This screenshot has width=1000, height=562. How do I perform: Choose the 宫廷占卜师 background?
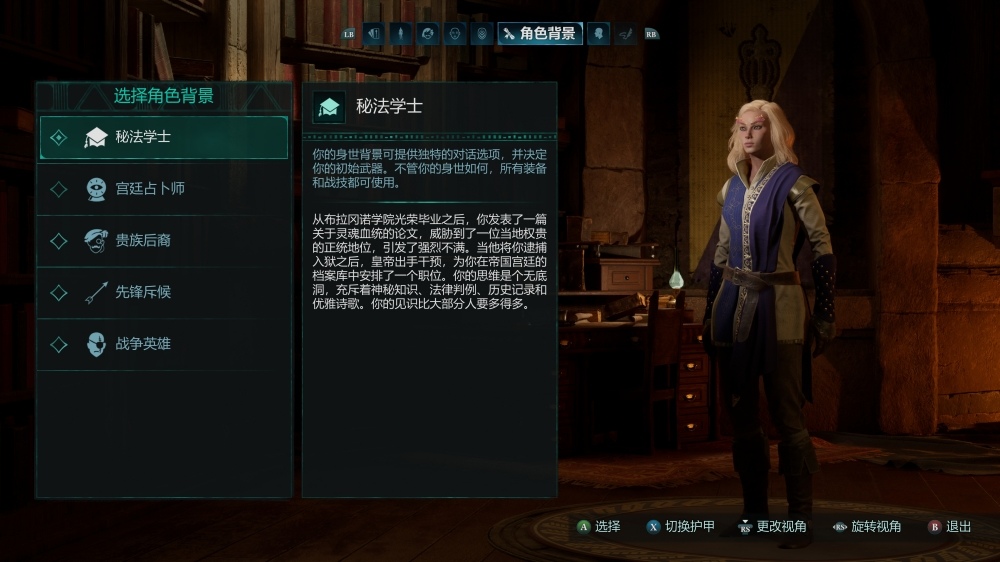163,189
